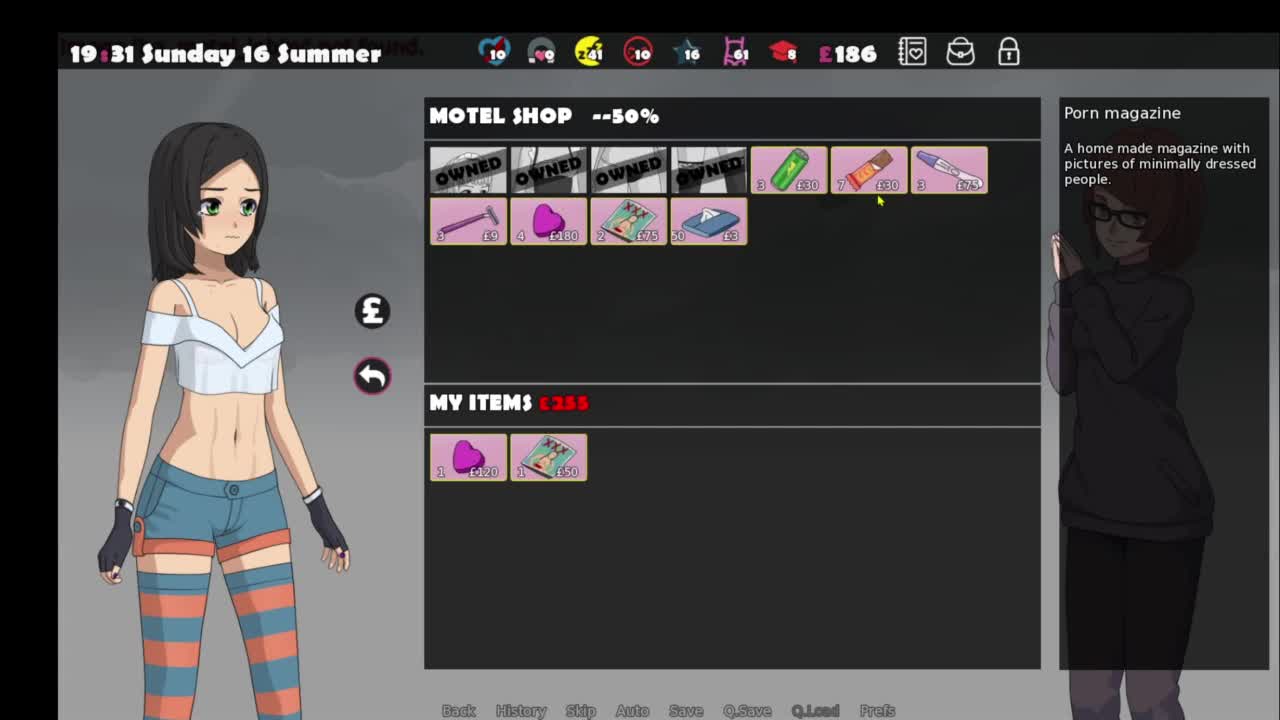Screen dimensions: 1280x720
Task: Sell the pink heart from My Items
Action: coord(468,457)
